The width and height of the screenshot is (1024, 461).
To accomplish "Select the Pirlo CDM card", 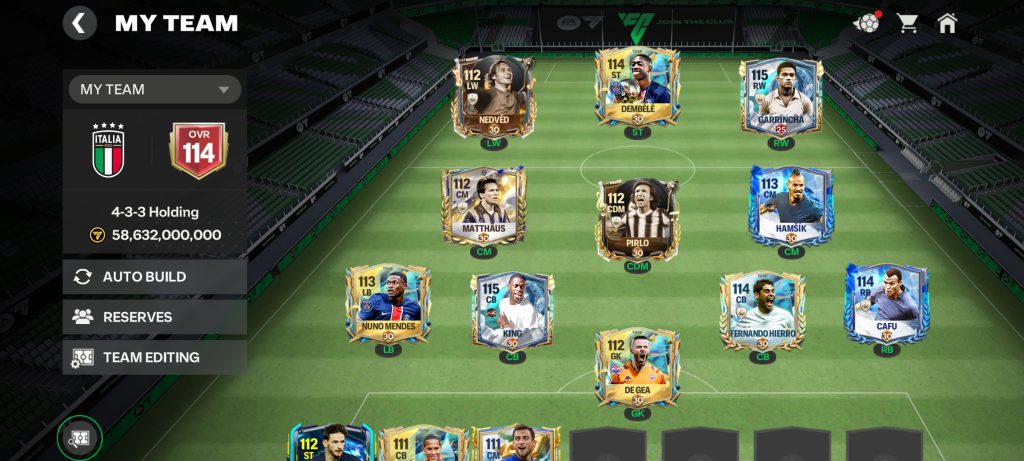I will pyautogui.click(x=637, y=220).
